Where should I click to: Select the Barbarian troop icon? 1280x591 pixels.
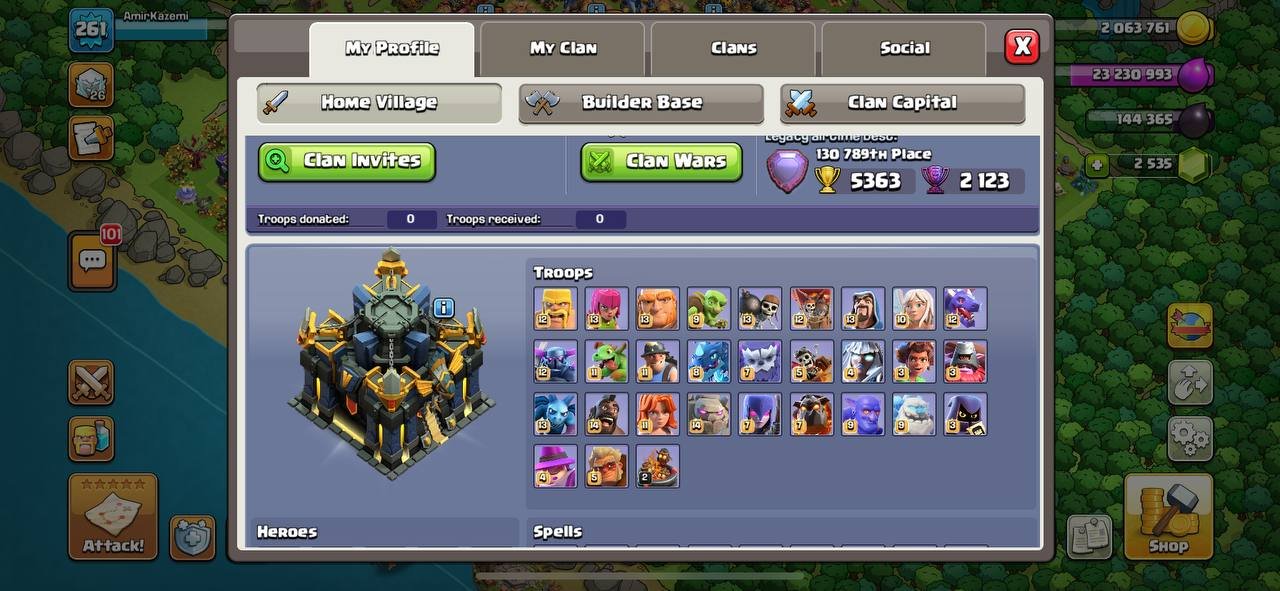pos(555,308)
